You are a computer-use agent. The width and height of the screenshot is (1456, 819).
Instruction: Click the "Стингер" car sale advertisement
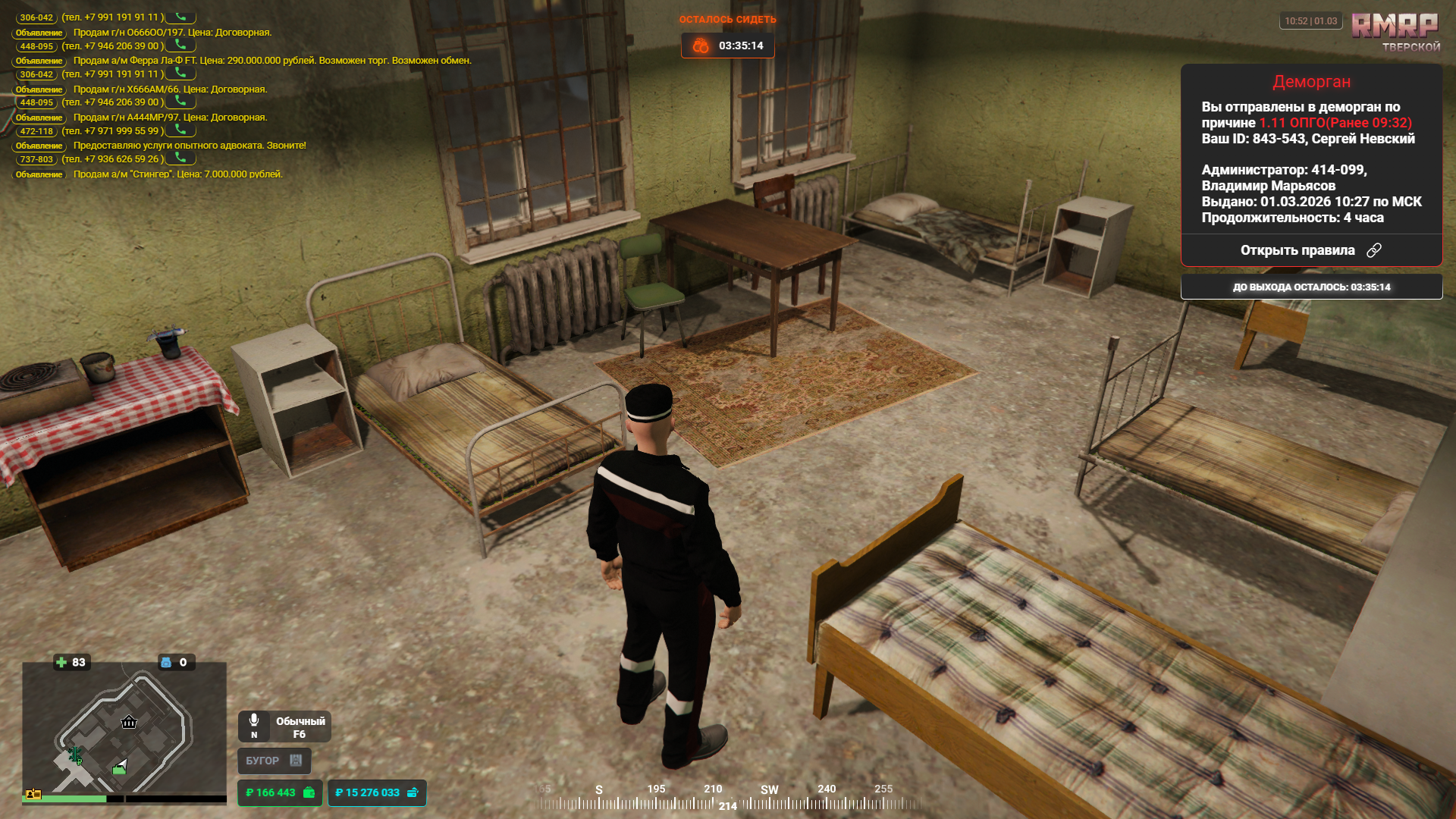tap(177, 174)
